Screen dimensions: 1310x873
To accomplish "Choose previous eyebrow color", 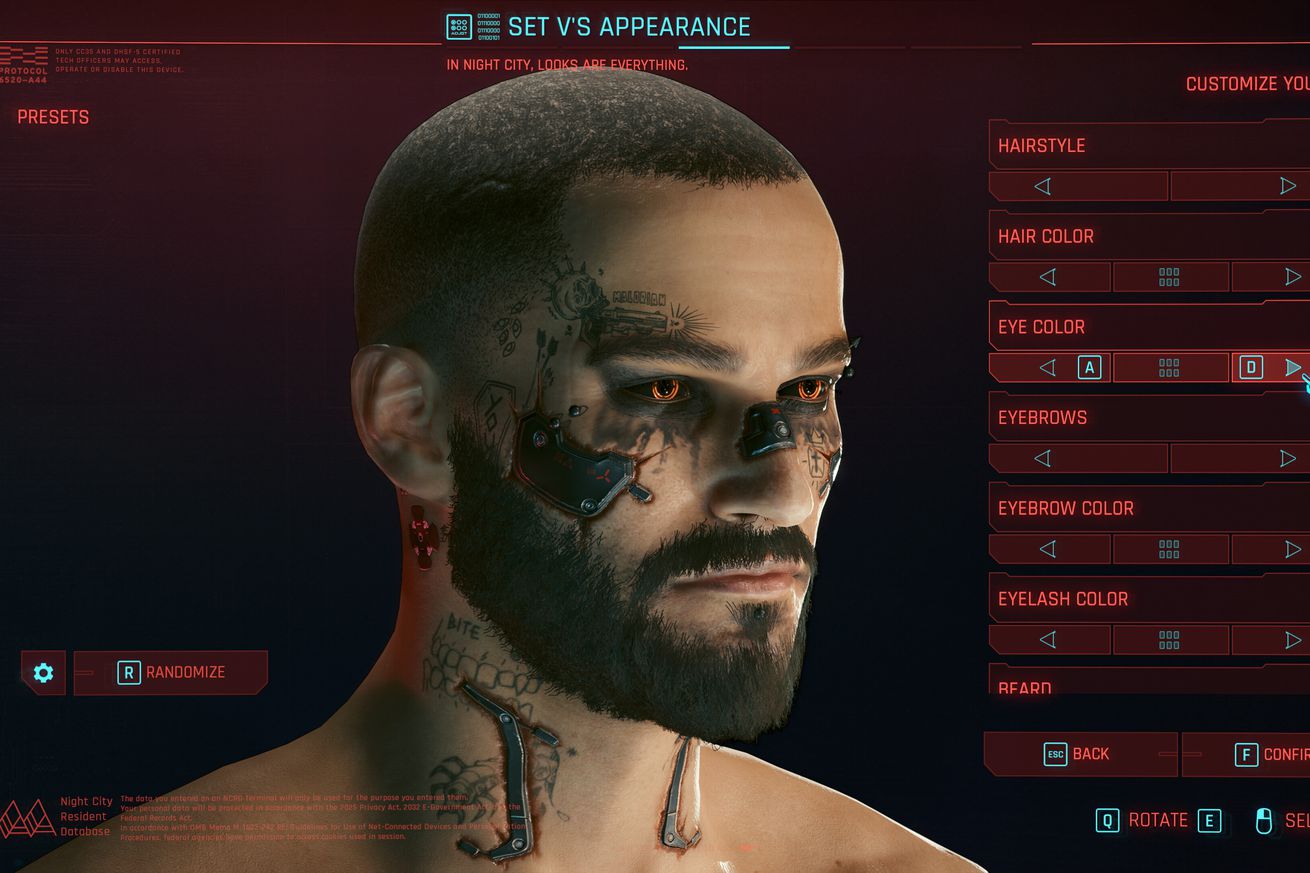I will (x=1047, y=549).
